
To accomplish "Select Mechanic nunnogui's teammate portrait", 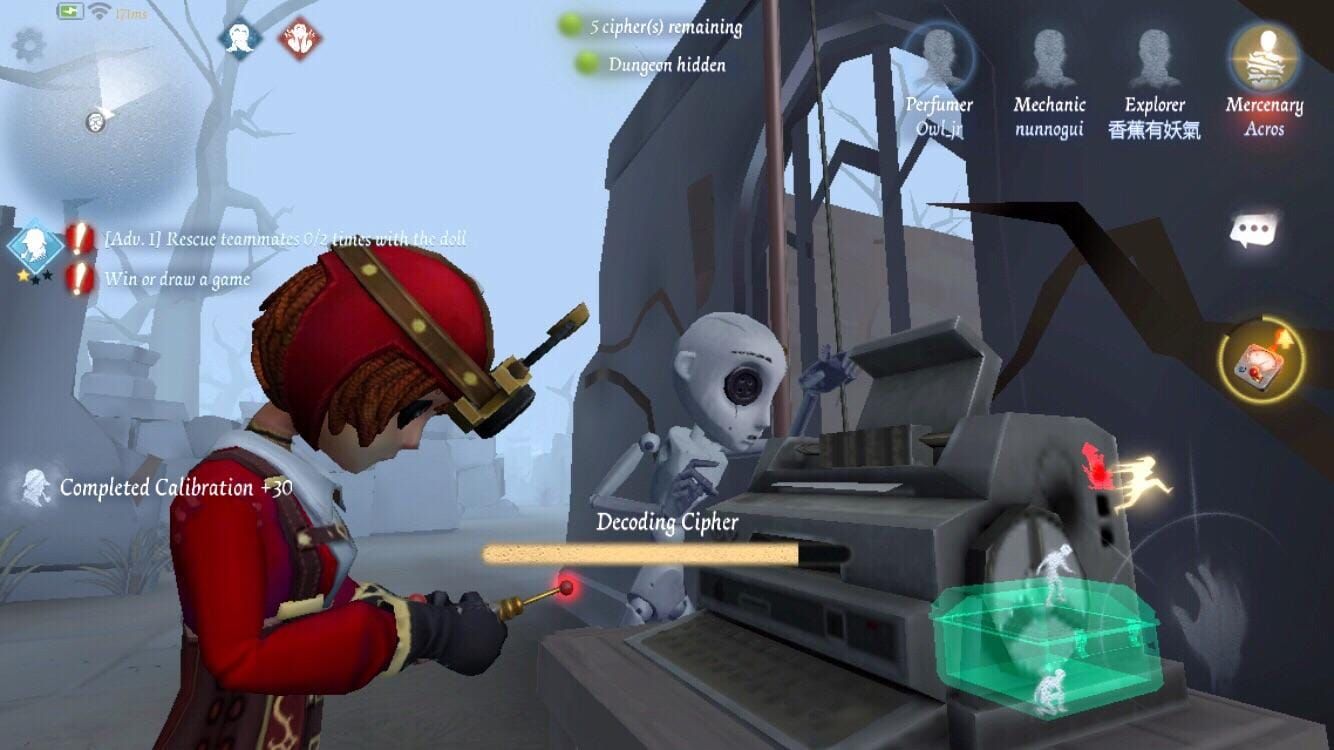I will point(1050,55).
